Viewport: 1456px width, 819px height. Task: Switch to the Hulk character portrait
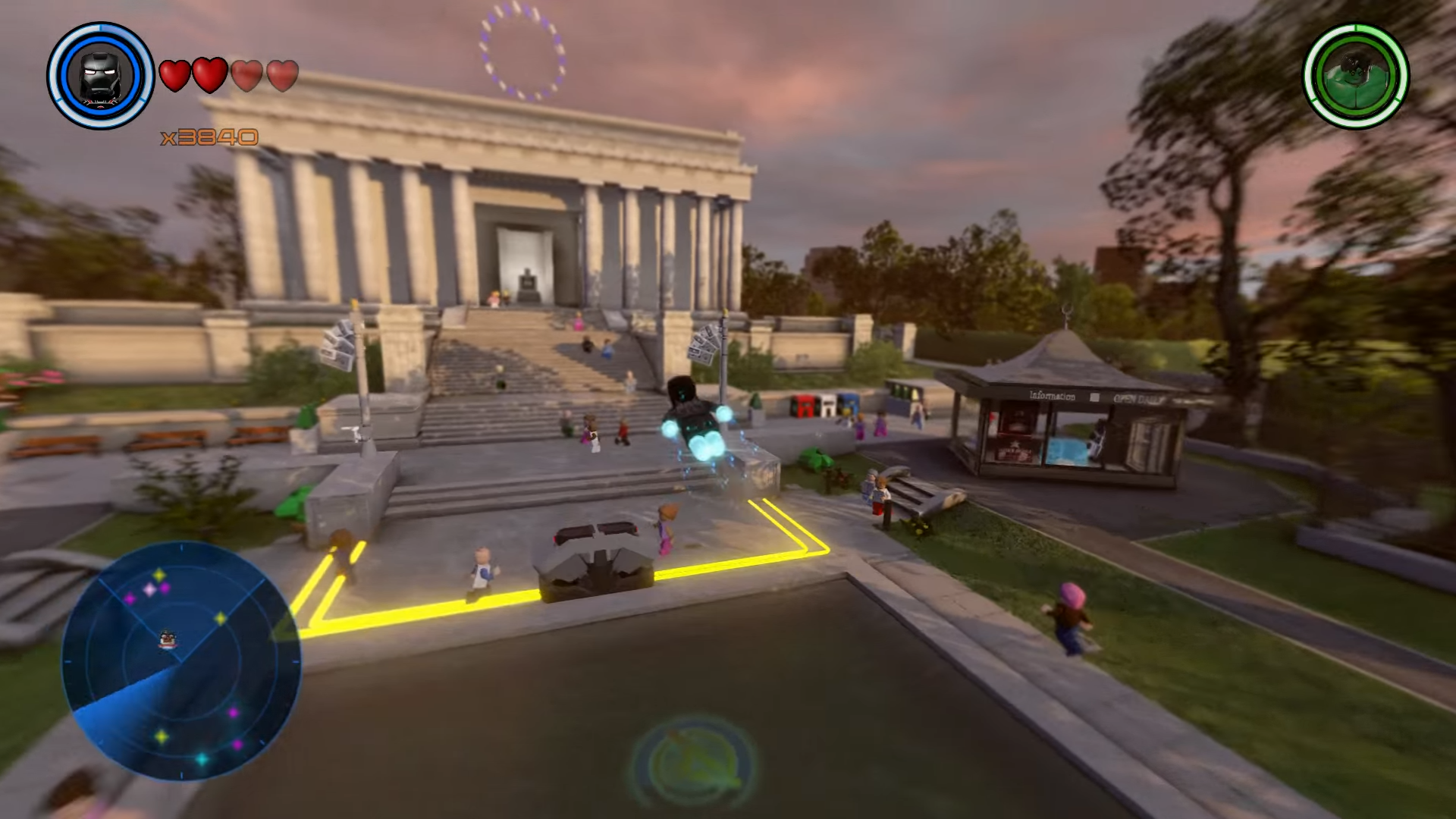pos(1355,76)
